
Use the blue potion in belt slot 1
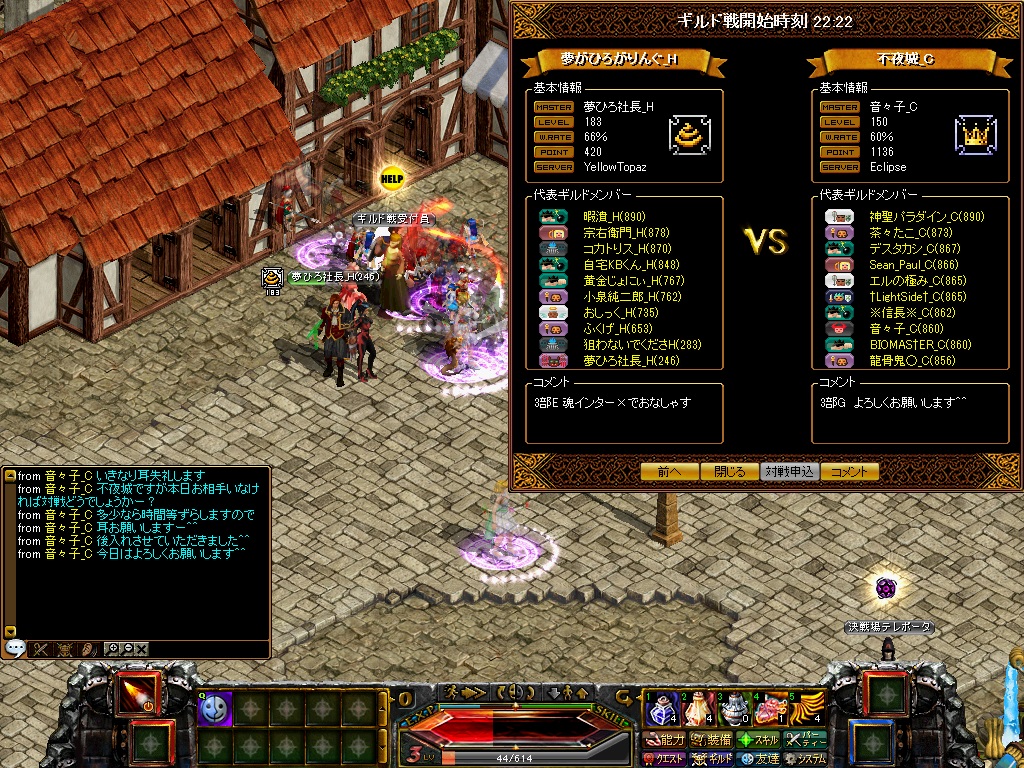pyautogui.click(x=662, y=710)
